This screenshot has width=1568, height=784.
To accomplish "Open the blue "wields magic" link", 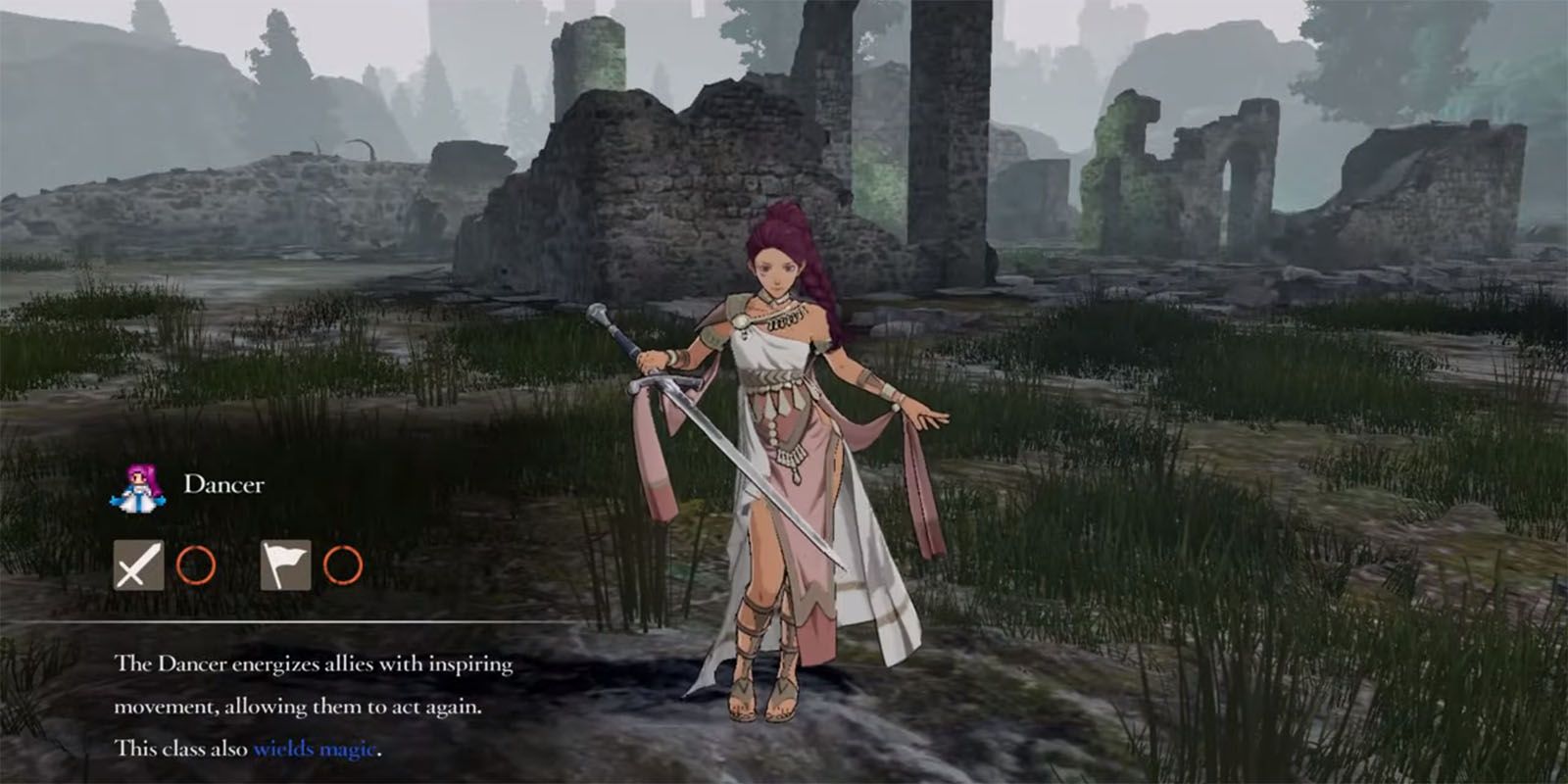I will (x=315, y=749).
